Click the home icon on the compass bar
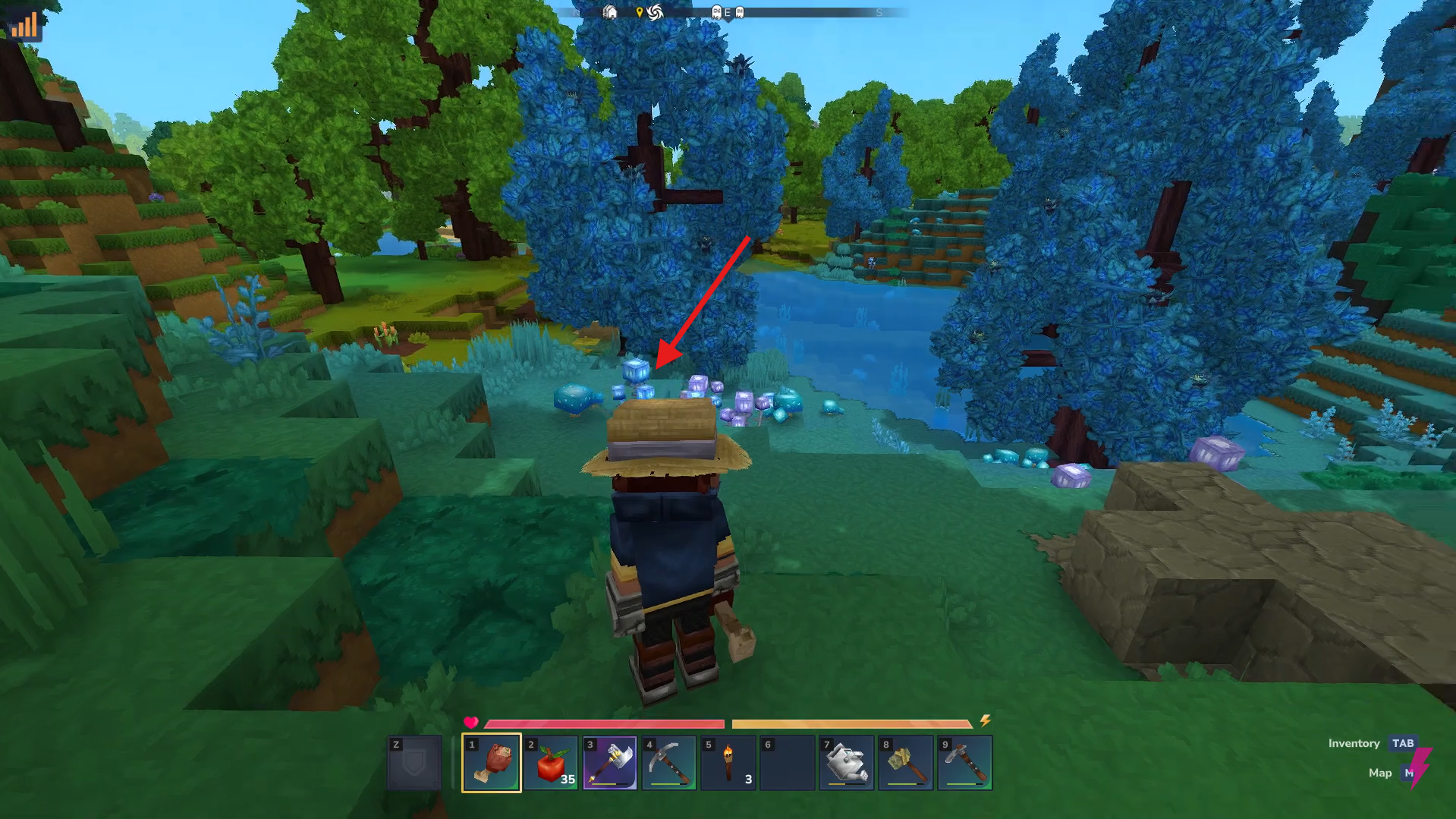1456x819 pixels. pos(611,13)
